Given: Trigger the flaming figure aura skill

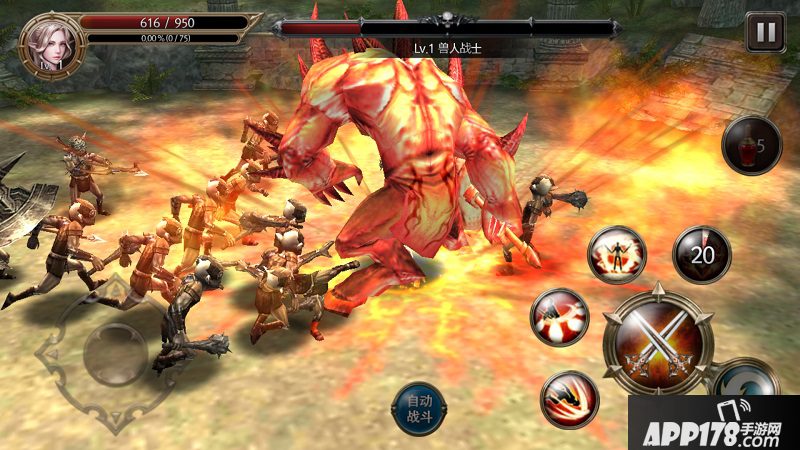Looking at the screenshot, I should coord(617,256).
